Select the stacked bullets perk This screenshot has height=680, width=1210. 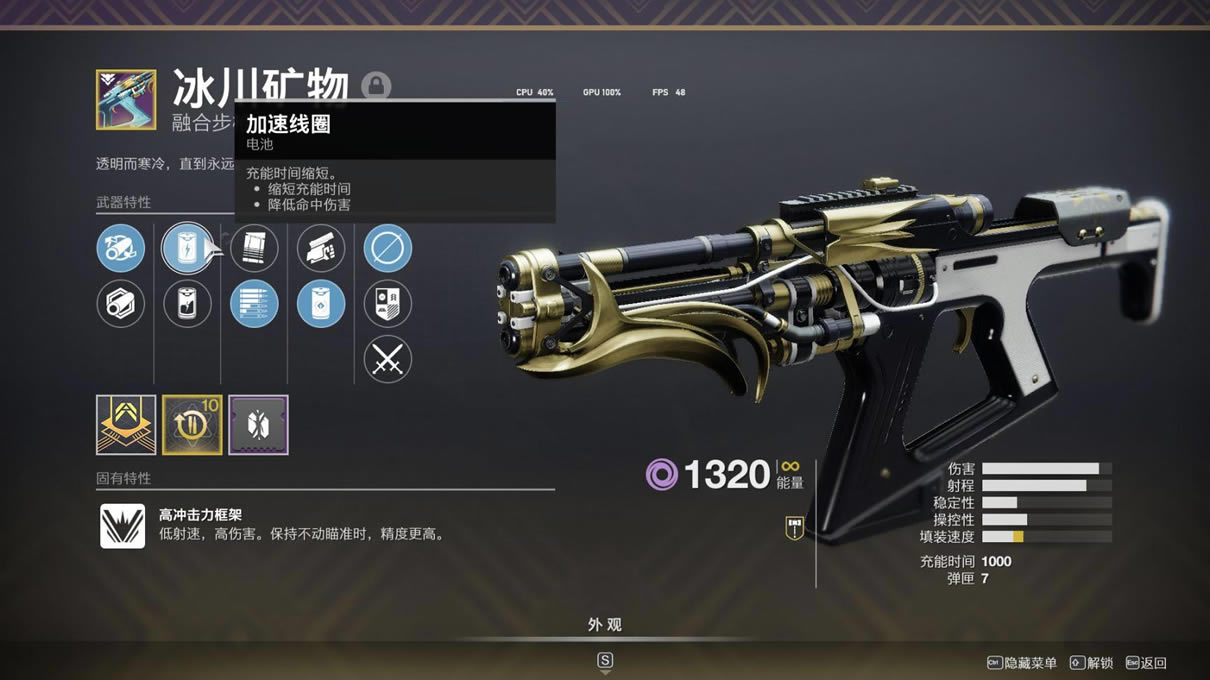click(x=254, y=304)
